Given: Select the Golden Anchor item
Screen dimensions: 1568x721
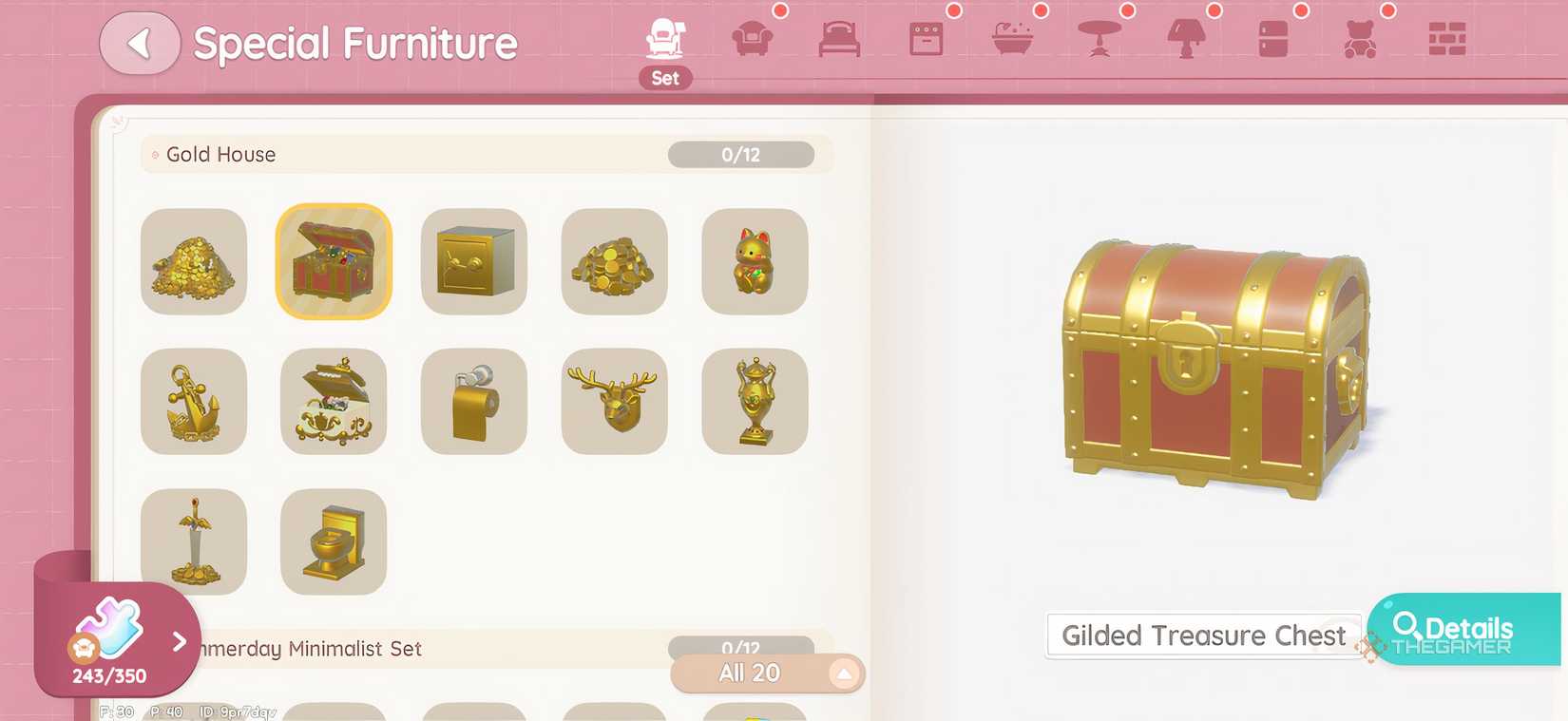Looking at the screenshot, I should coord(193,402).
